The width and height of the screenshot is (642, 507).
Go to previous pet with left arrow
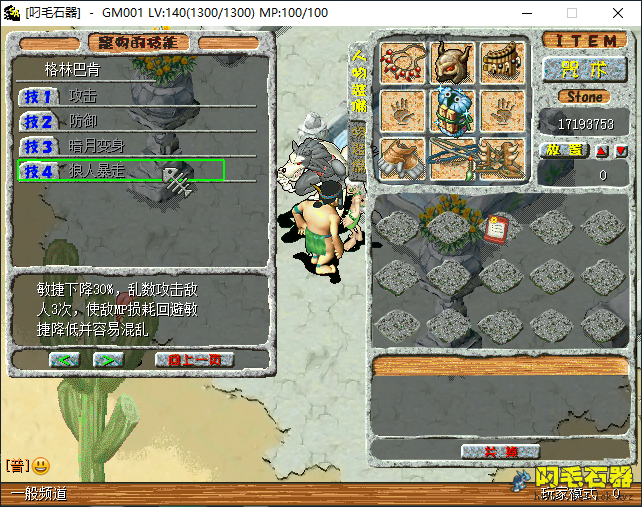(64, 359)
